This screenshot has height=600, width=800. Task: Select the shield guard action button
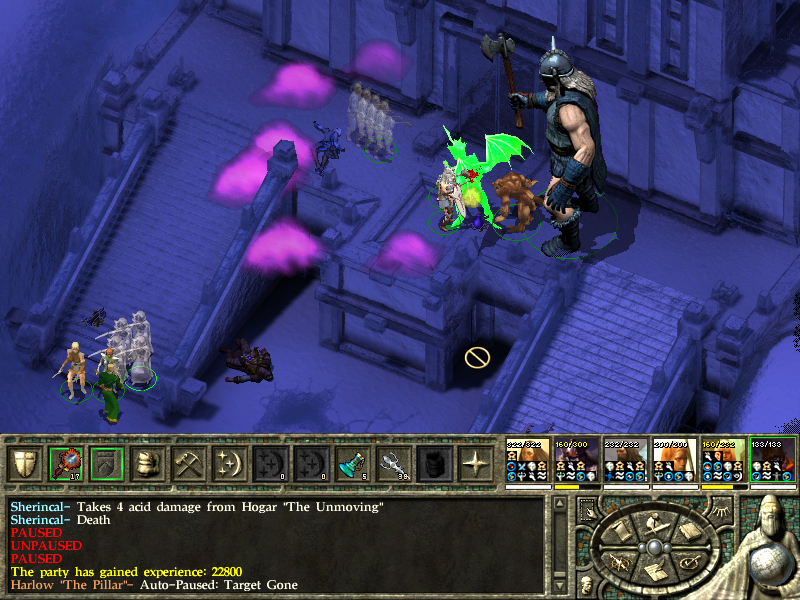pos(24,464)
